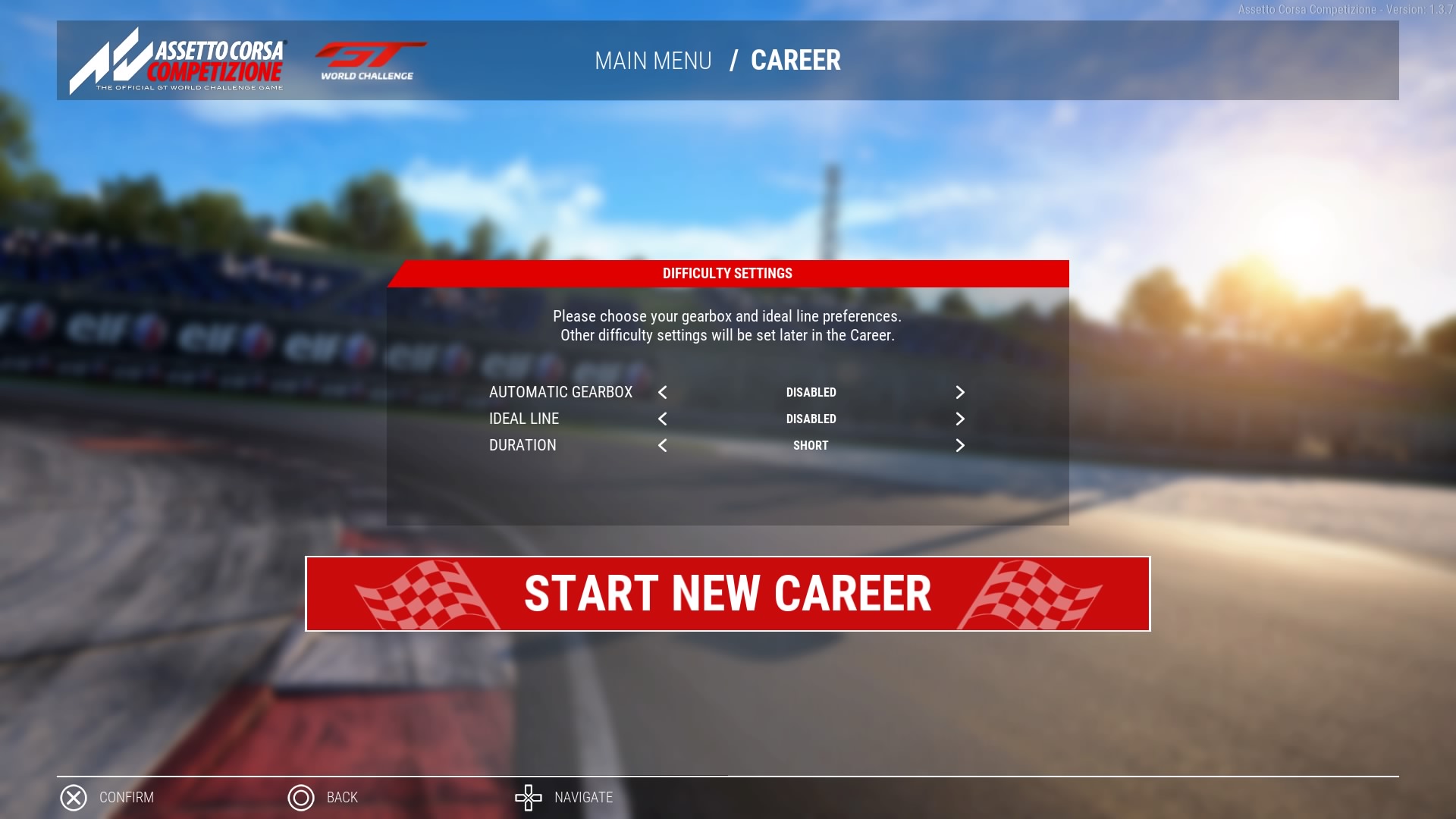Increase Duration with right arrow
Image resolution: width=1456 pixels, height=819 pixels.
[959, 445]
